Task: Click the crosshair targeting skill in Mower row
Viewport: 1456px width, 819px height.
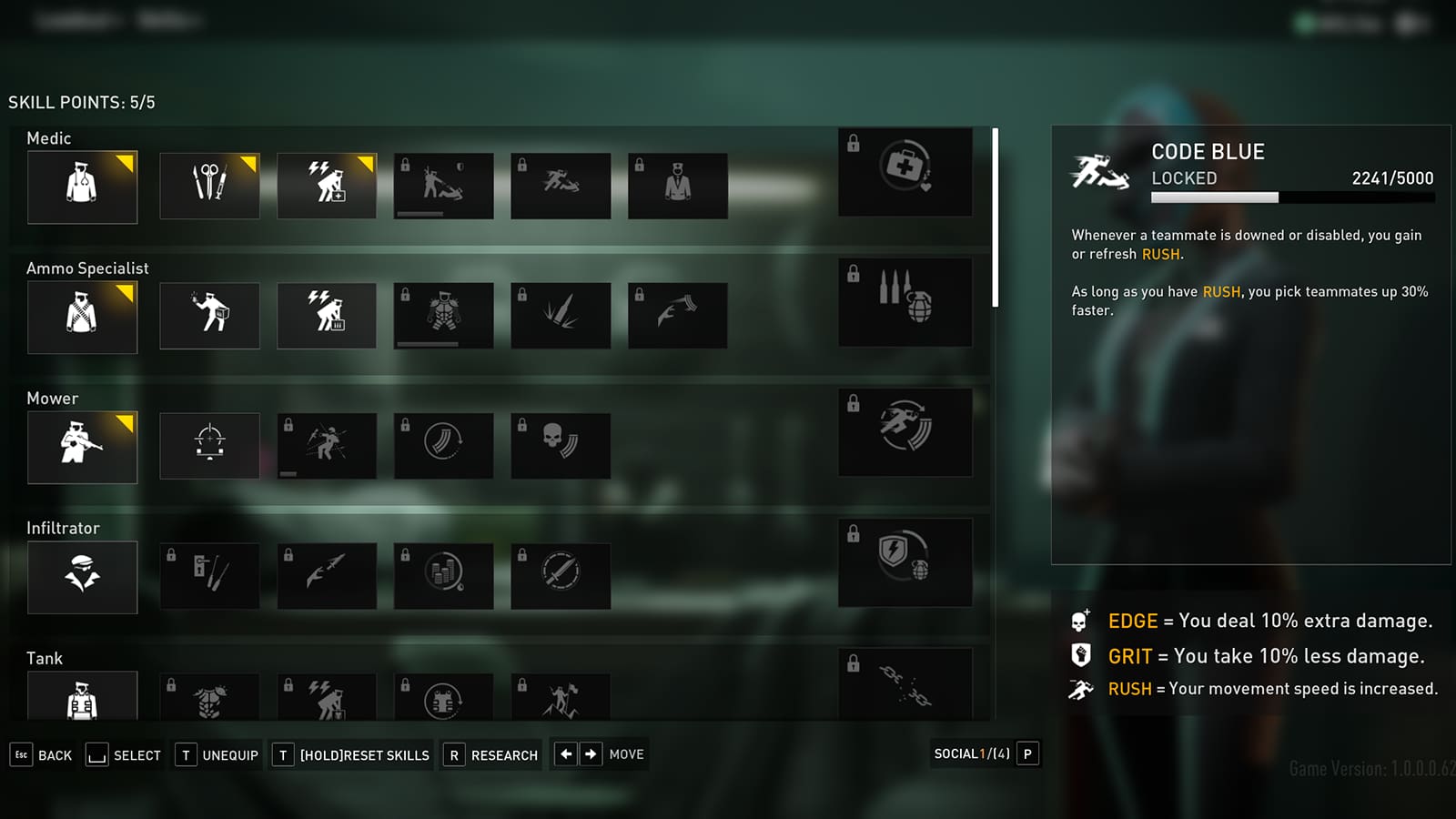Action: (209, 445)
